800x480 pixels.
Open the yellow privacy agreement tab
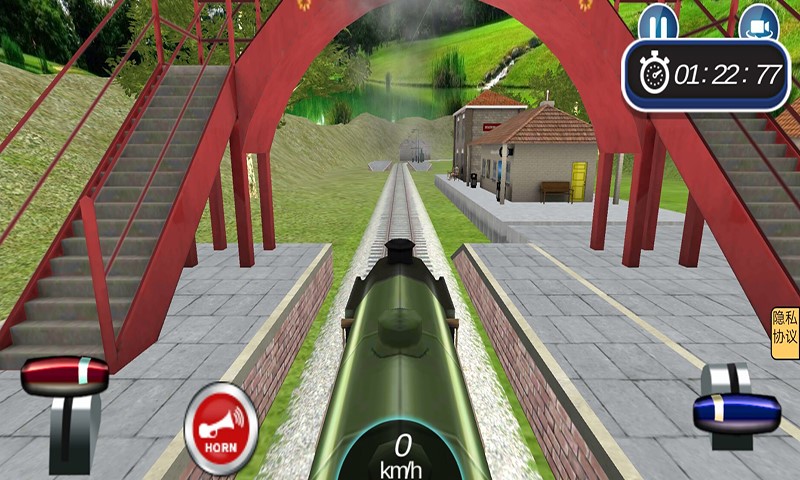point(785,334)
